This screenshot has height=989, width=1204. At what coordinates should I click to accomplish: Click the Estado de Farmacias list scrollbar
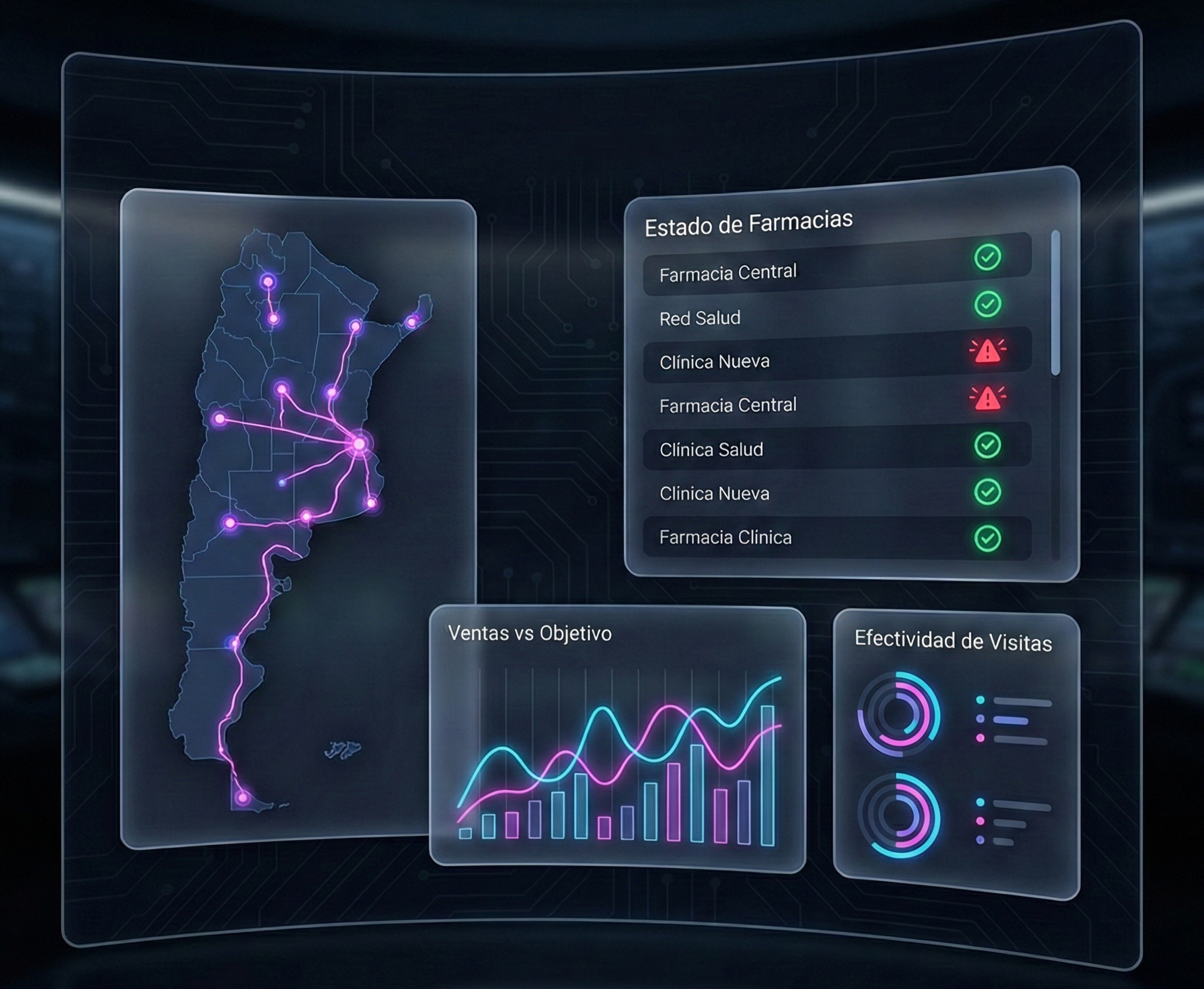(x=1055, y=303)
